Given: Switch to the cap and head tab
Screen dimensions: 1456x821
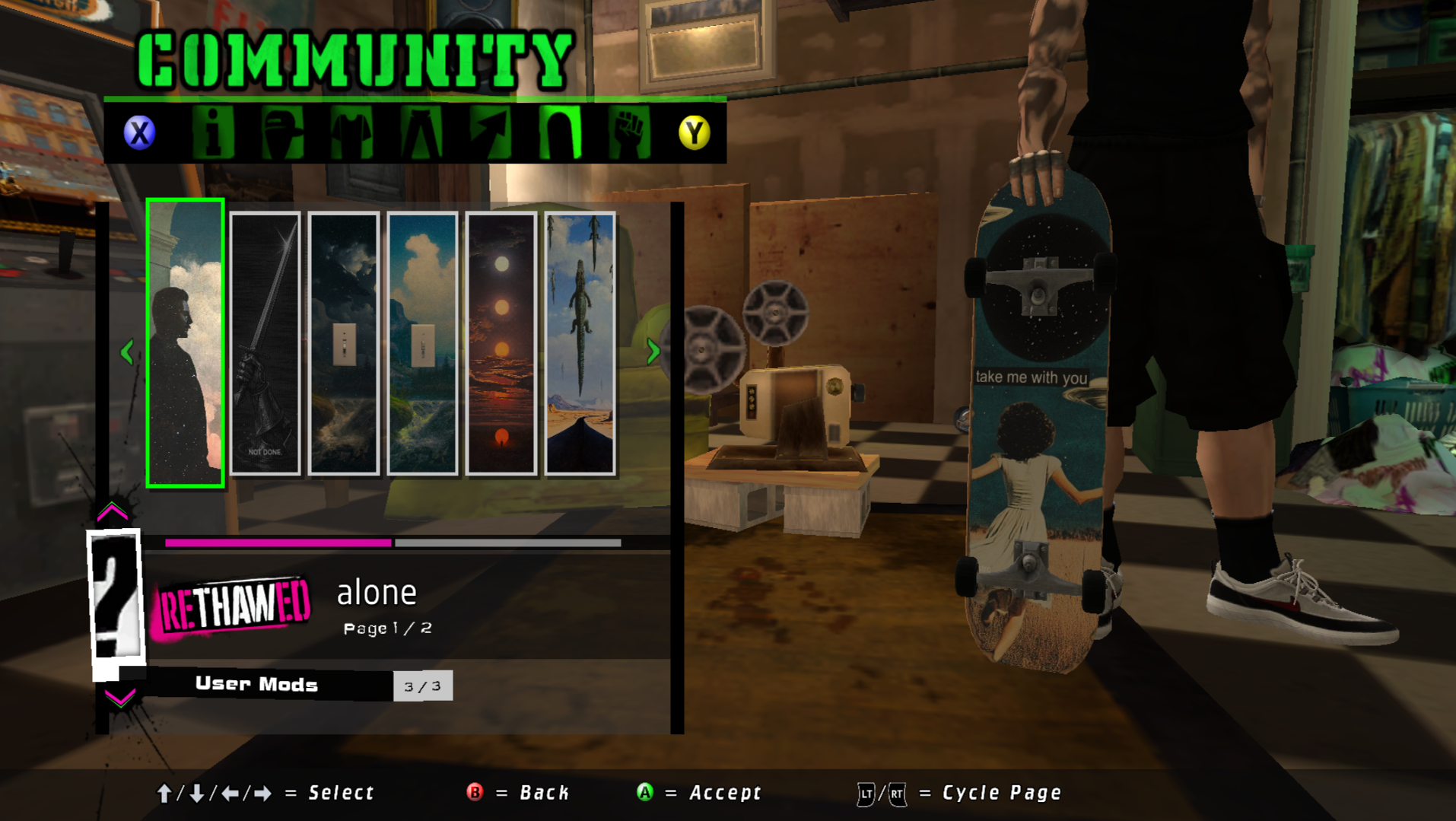Looking at the screenshot, I should coord(282,133).
